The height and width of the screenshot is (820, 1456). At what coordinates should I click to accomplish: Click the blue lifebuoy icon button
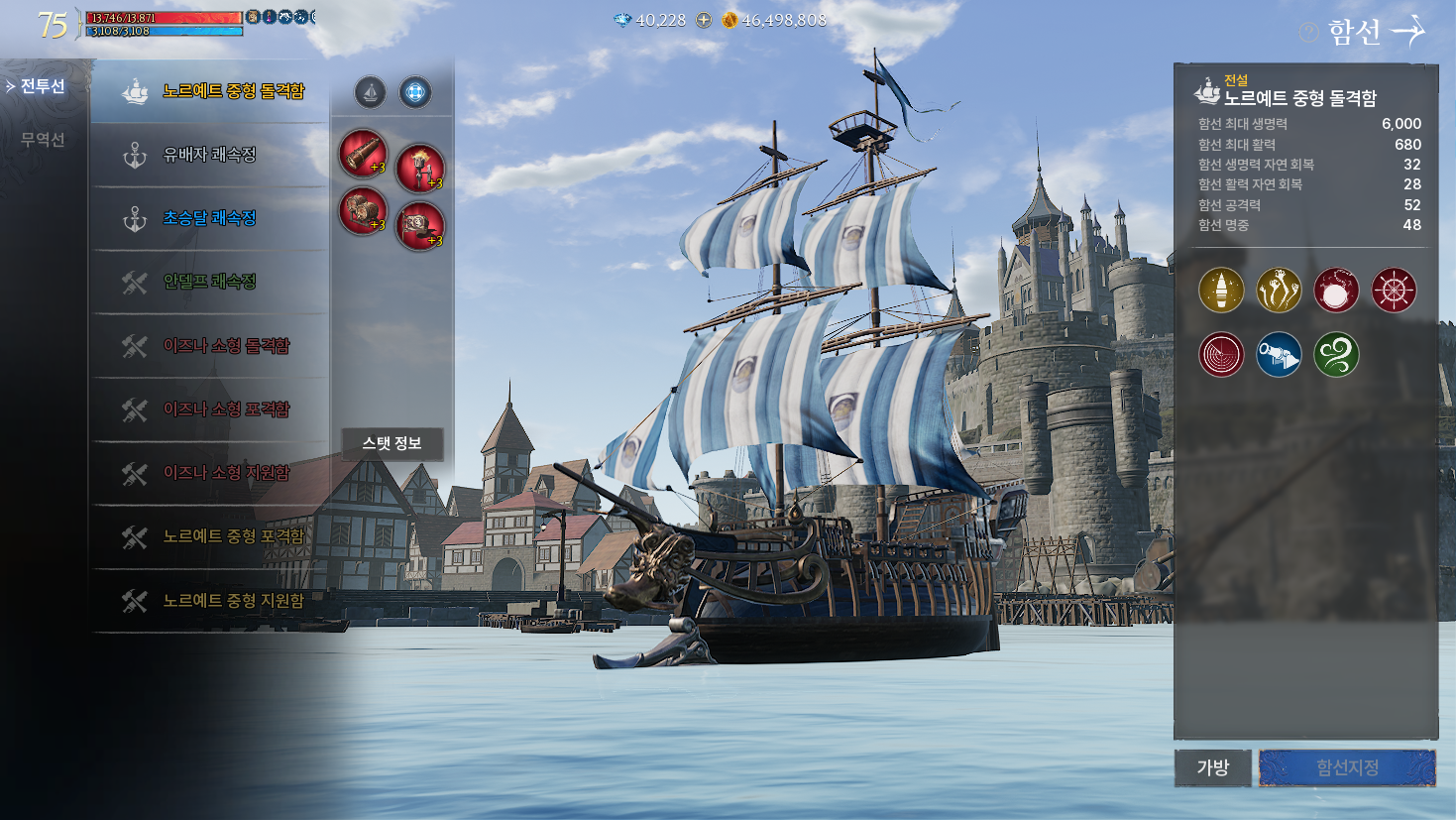pos(415,93)
